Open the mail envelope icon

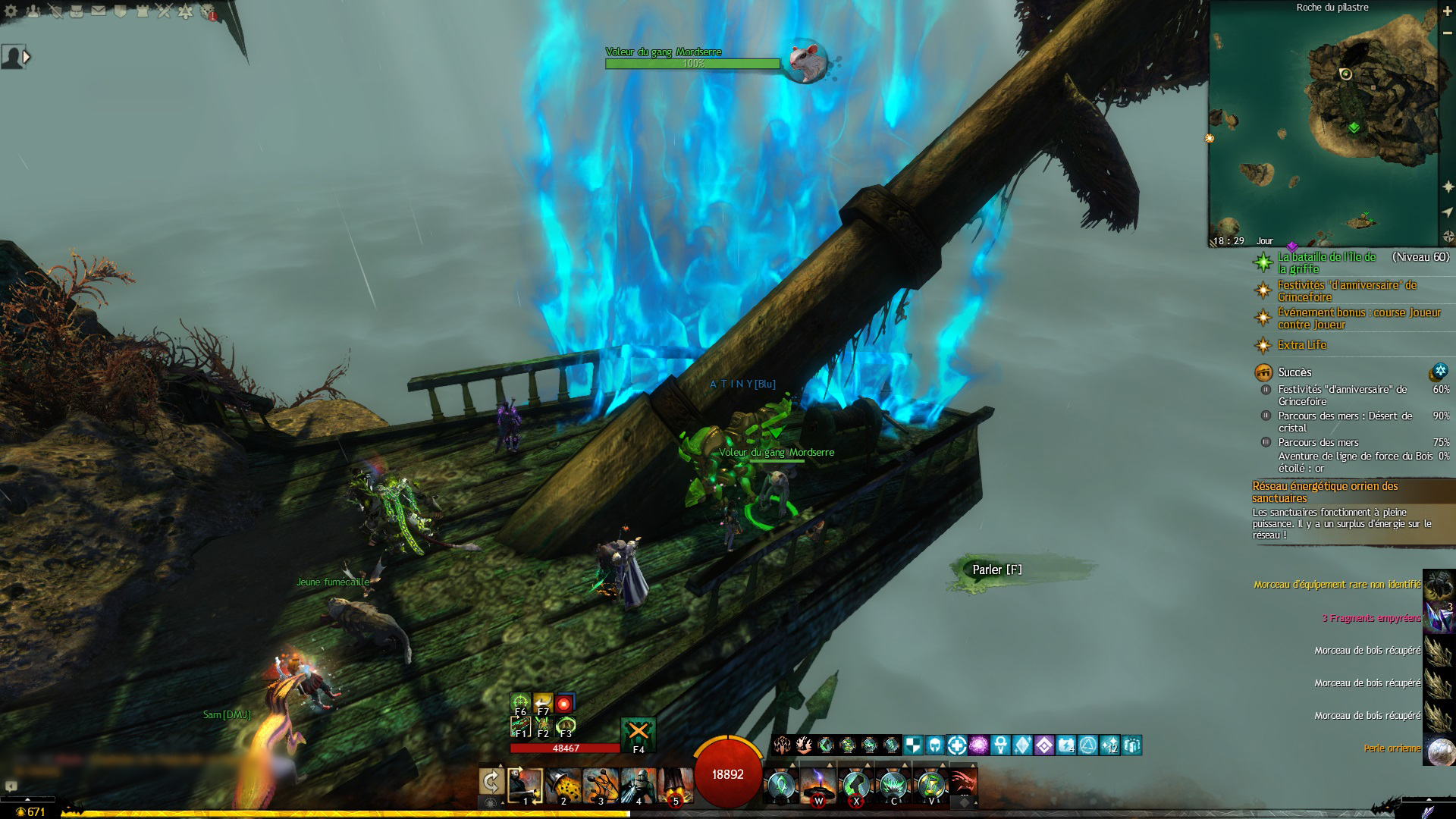coord(99,11)
